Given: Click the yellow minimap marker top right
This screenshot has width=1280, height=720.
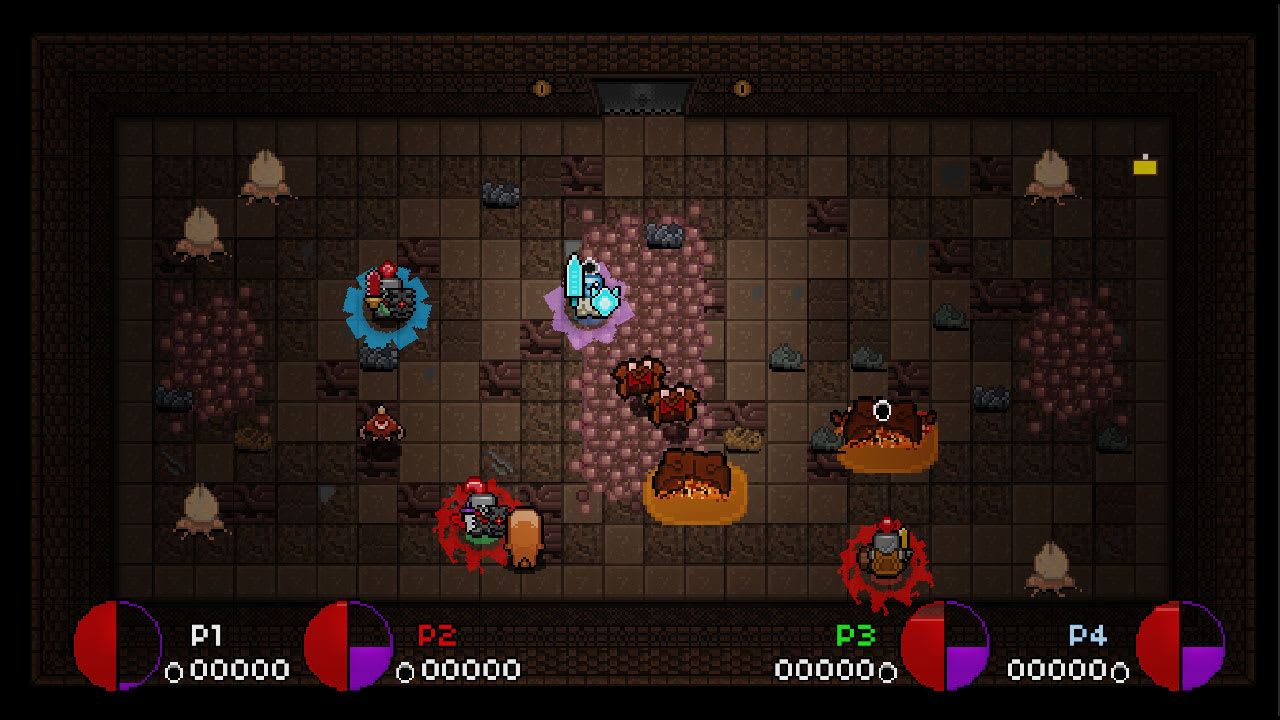Looking at the screenshot, I should tap(1143, 167).
